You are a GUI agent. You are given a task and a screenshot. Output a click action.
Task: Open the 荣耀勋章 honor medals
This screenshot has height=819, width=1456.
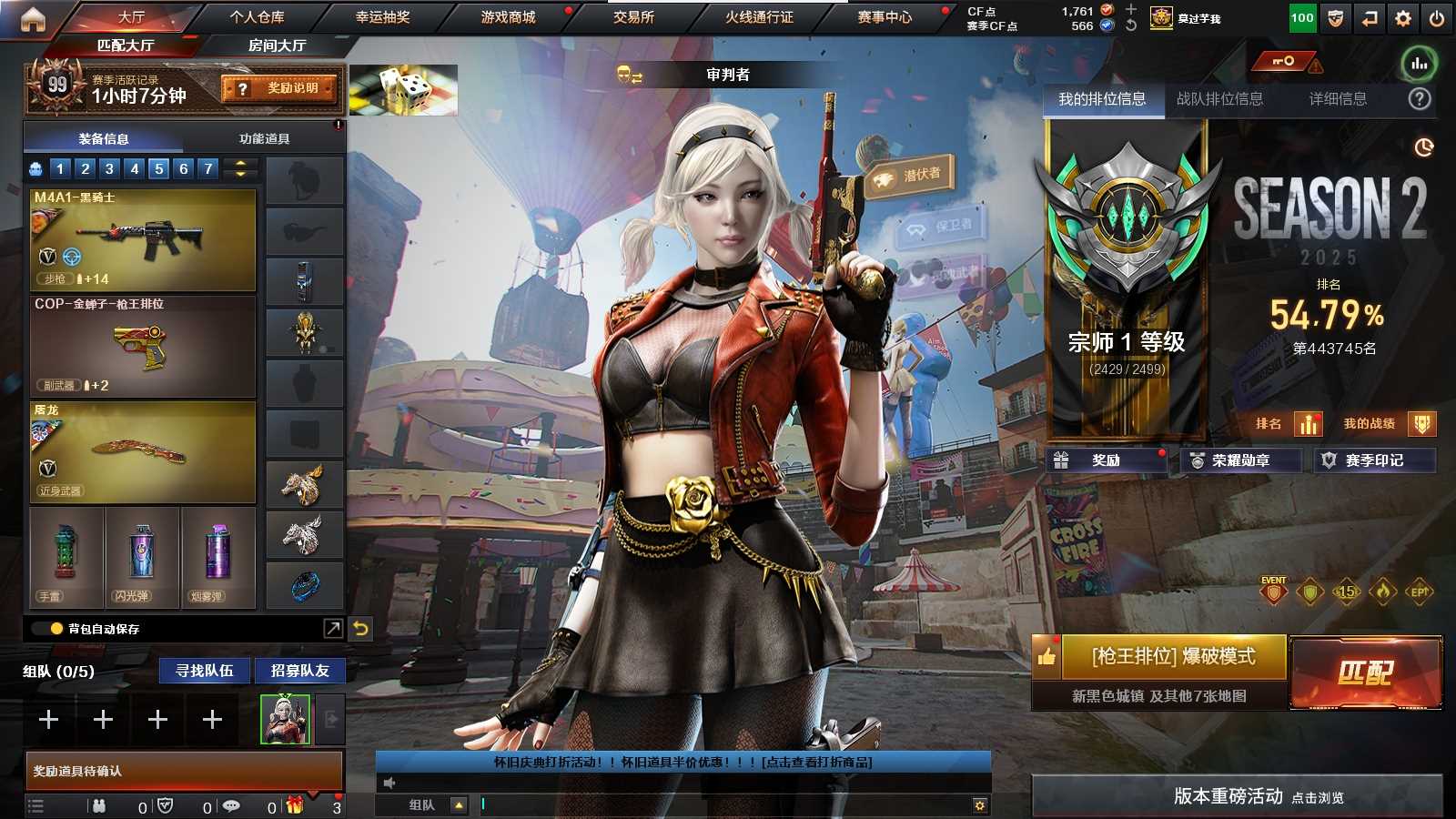1239,460
